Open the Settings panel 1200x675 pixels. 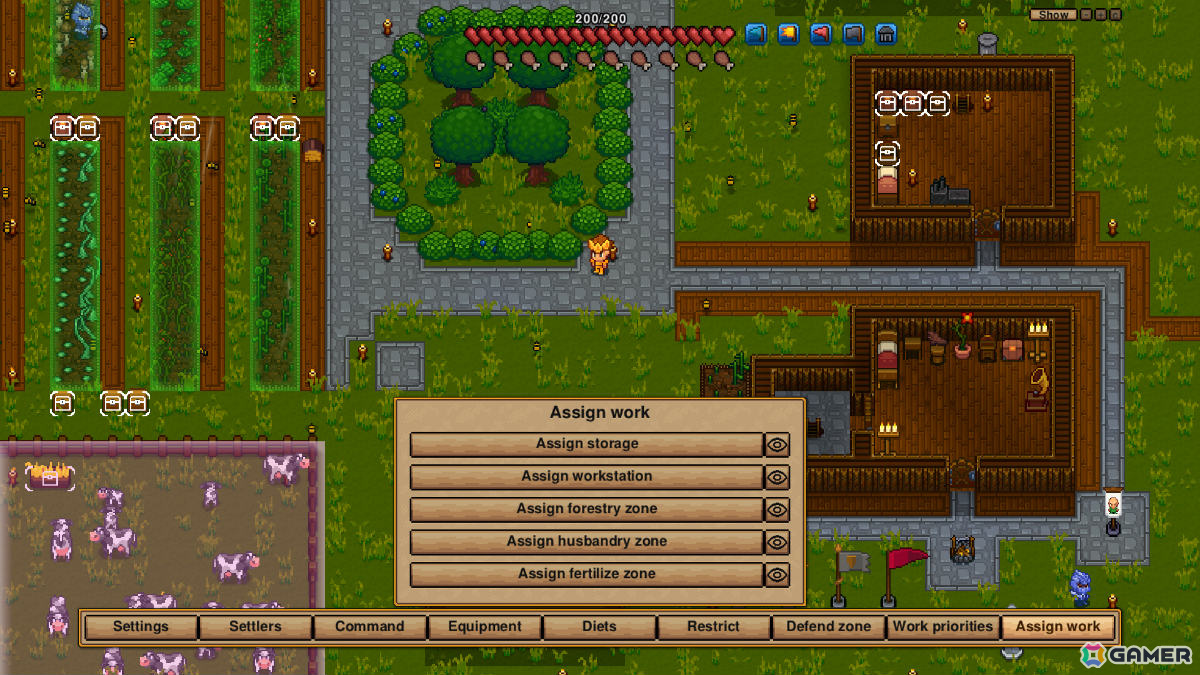[x=141, y=627]
